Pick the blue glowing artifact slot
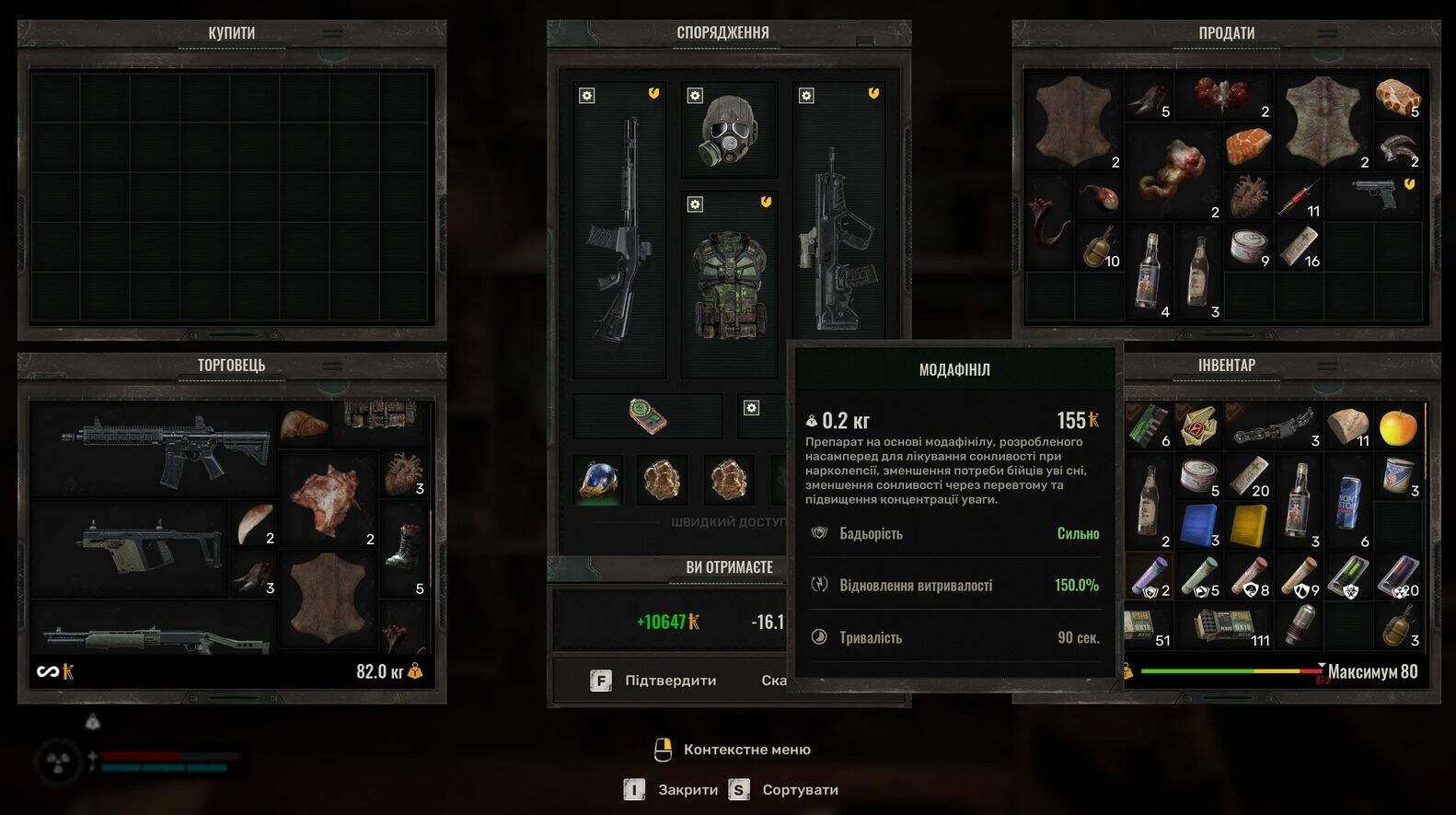The width and height of the screenshot is (1456, 815). tap(597, 480)
